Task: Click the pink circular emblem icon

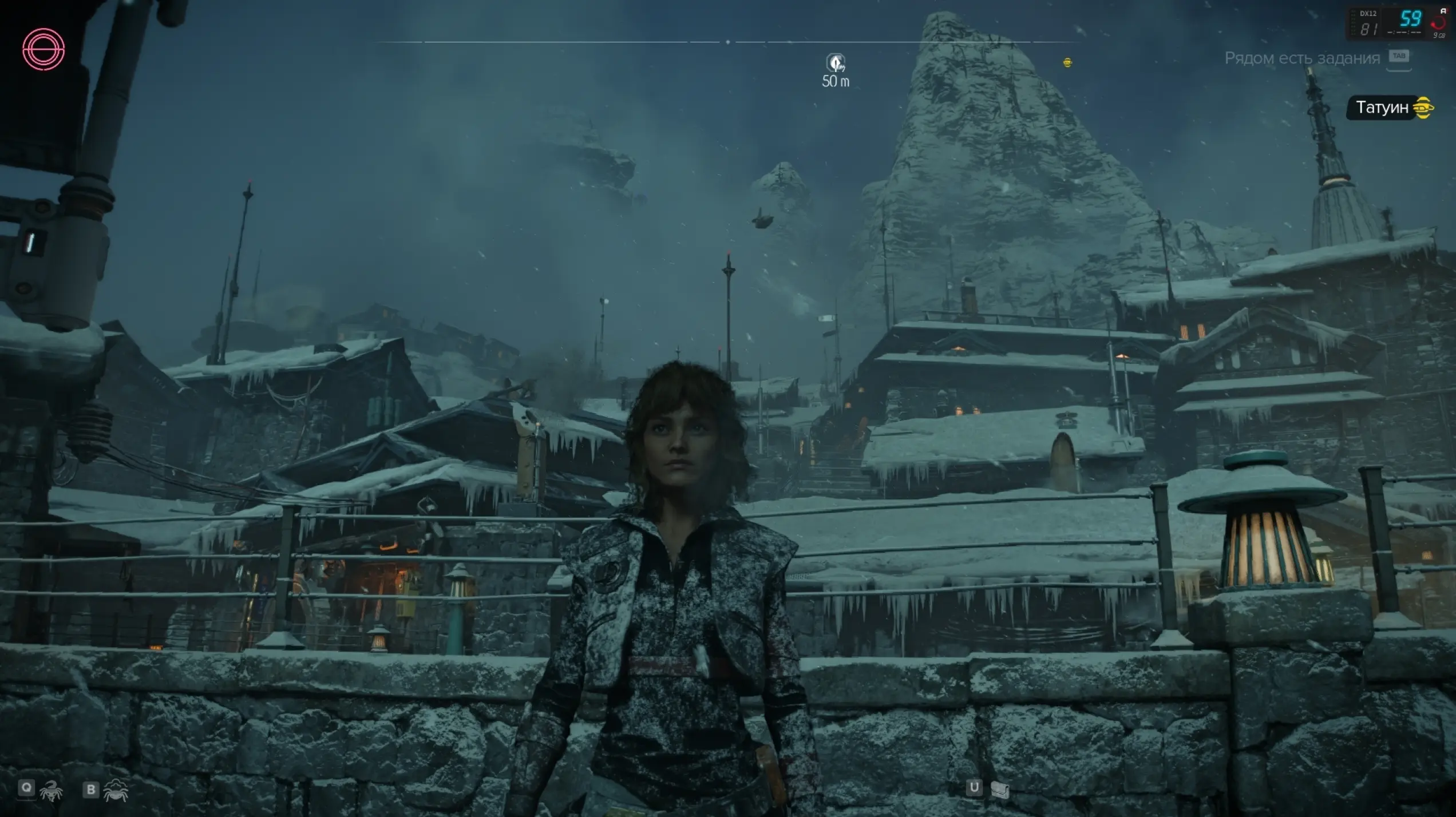Action: (43, 49)
